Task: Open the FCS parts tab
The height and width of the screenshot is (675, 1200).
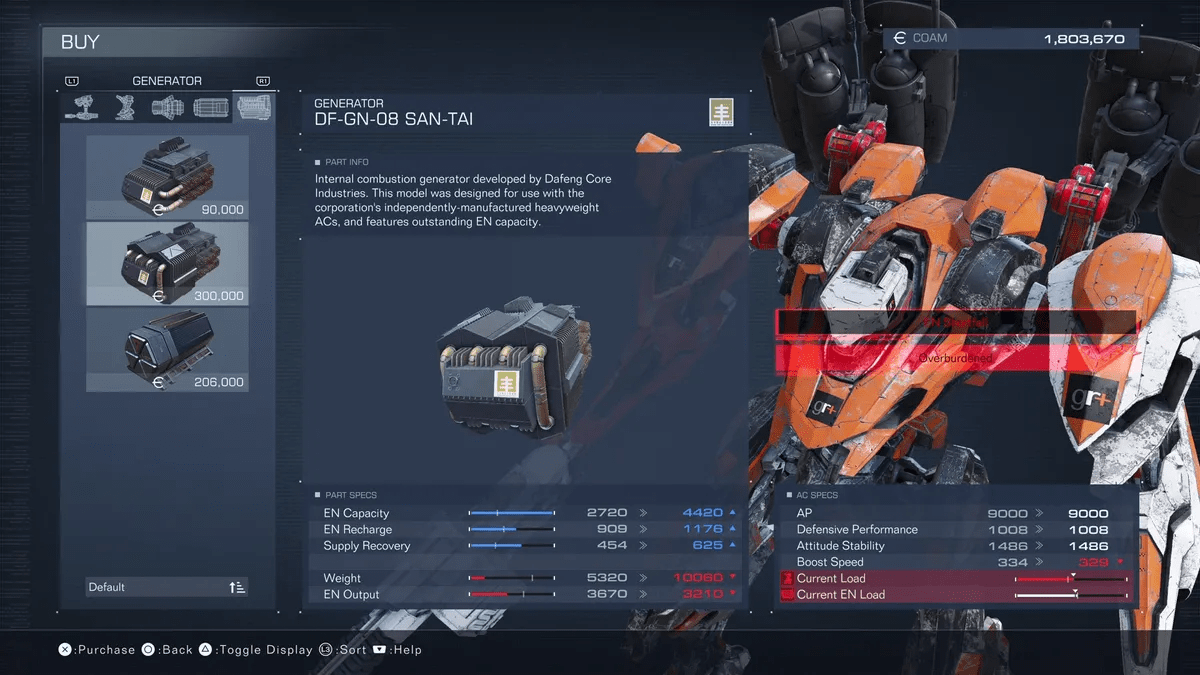Action: [210, 108]
